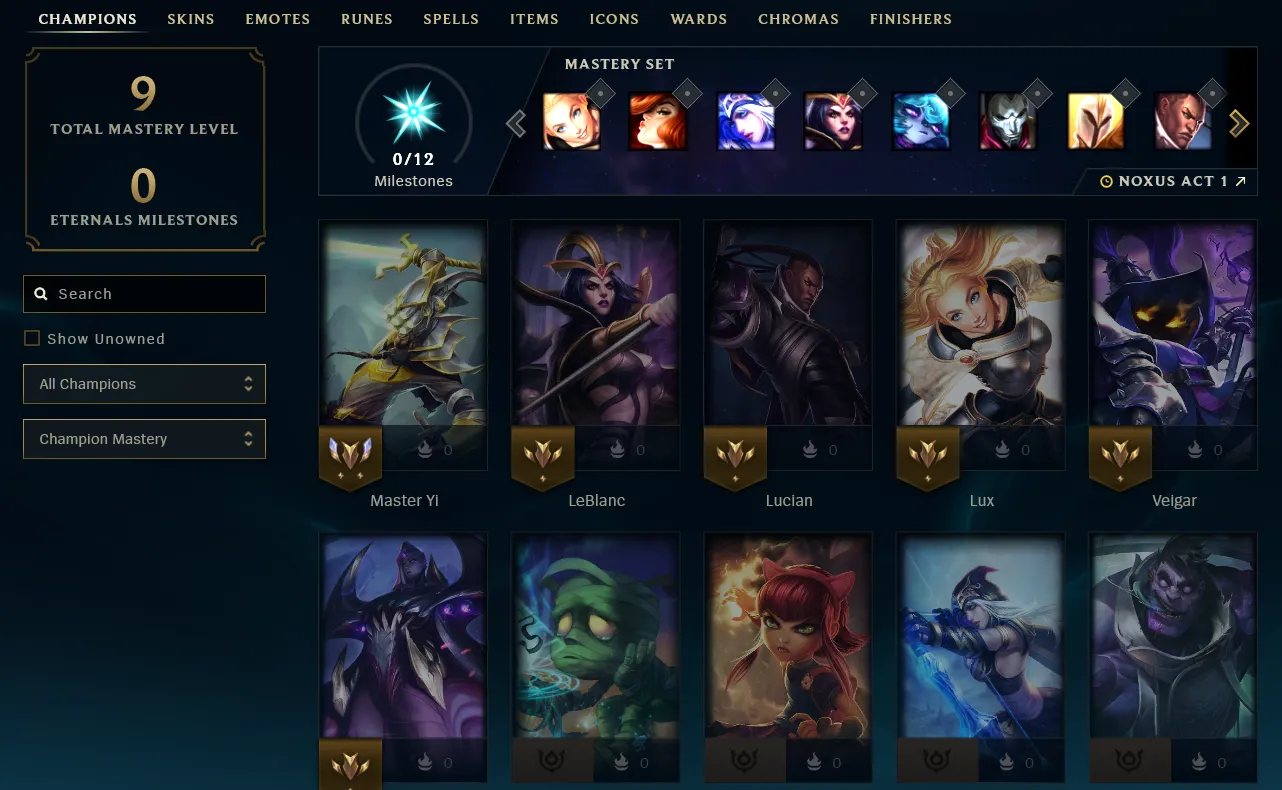Click the clock icon beside NOXUS ACT 1

coord(1106,181)
